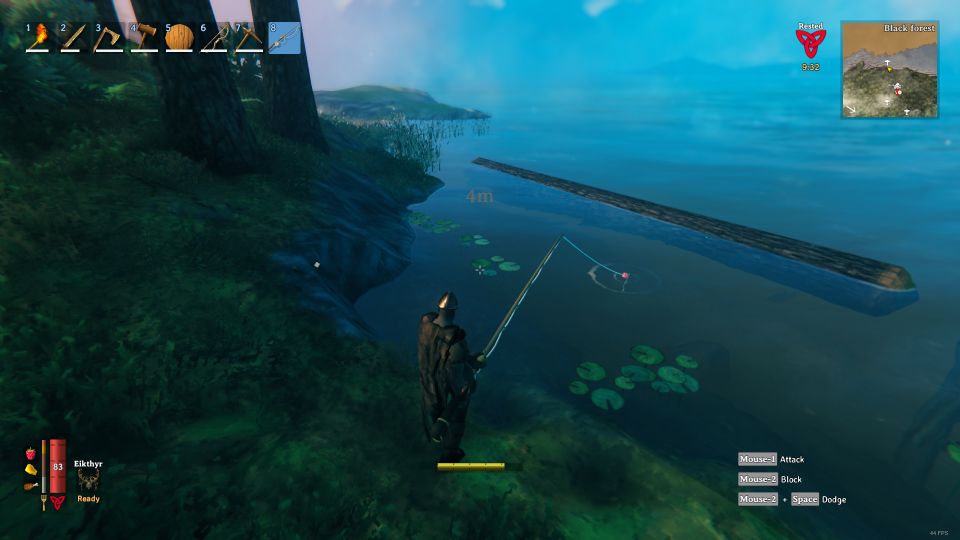
Task: Select the bow in hotbar slot 6
Action: pyautogui.click(x=215, y=37)
